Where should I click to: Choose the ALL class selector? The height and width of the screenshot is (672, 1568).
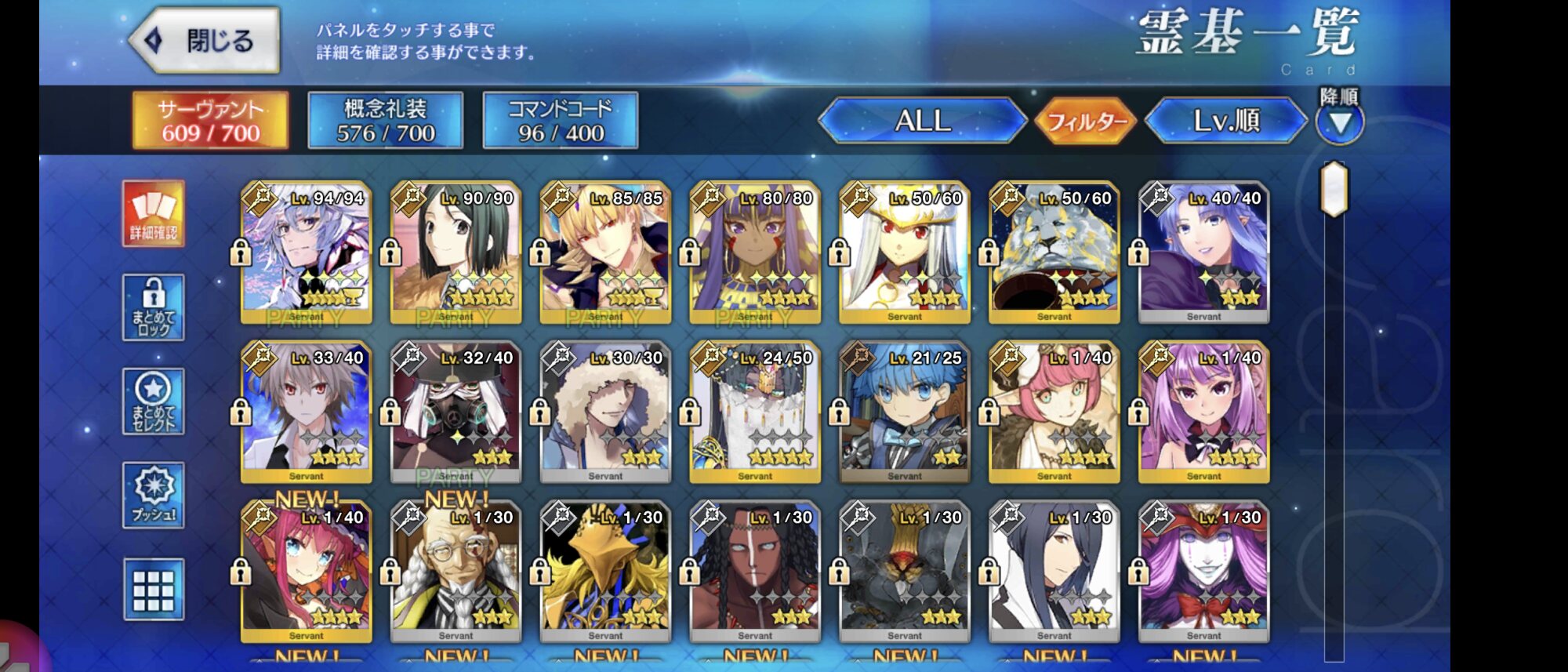click(x=922, y=121)
